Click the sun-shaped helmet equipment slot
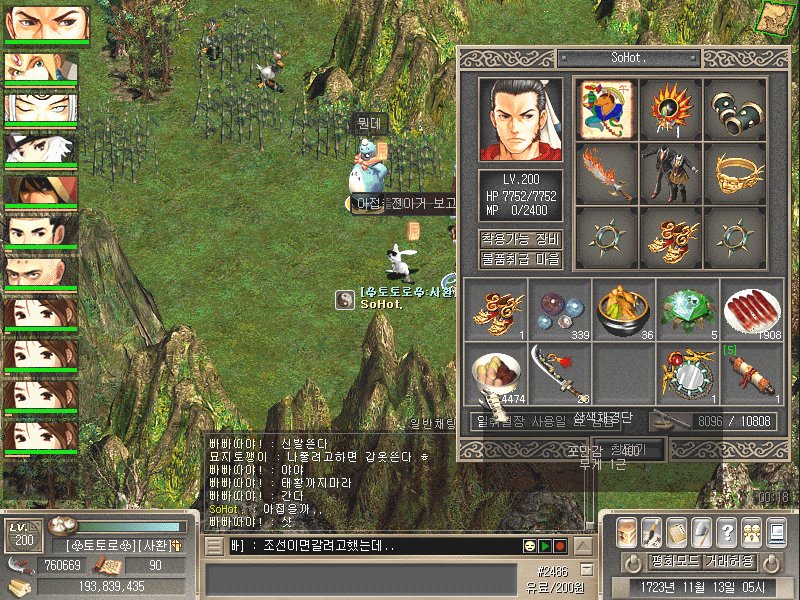 (671, 109)
